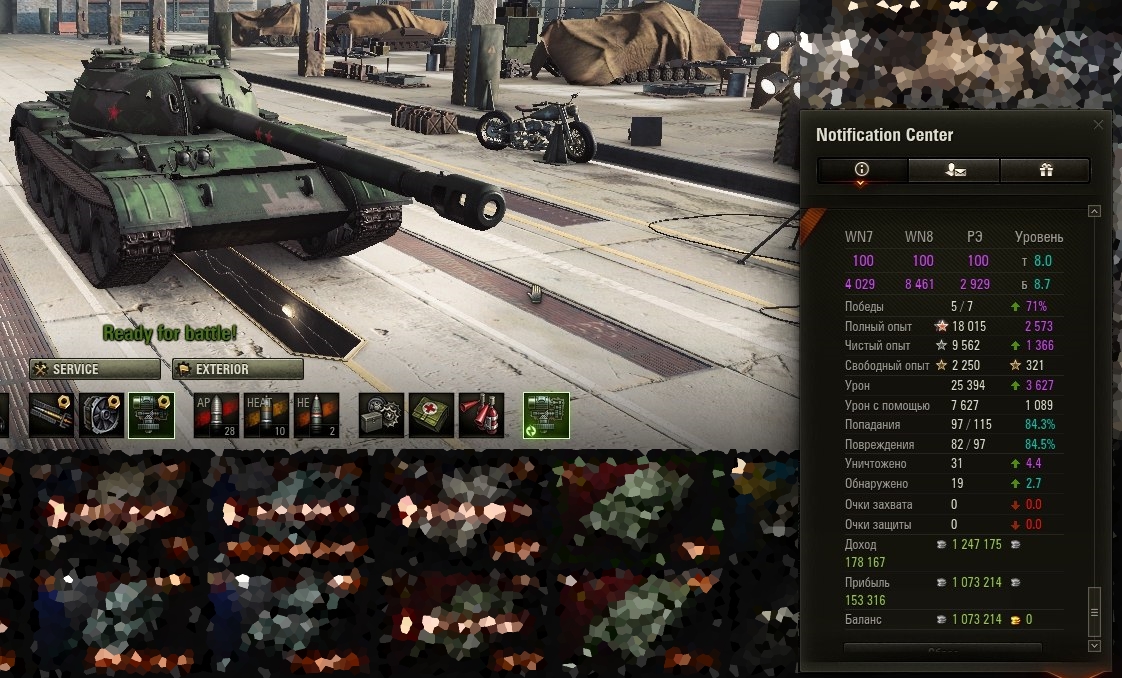Switch to the gifts tab
This screenshot has height=678, width=1122.
pyautogui.click(x=1045, y=170)
